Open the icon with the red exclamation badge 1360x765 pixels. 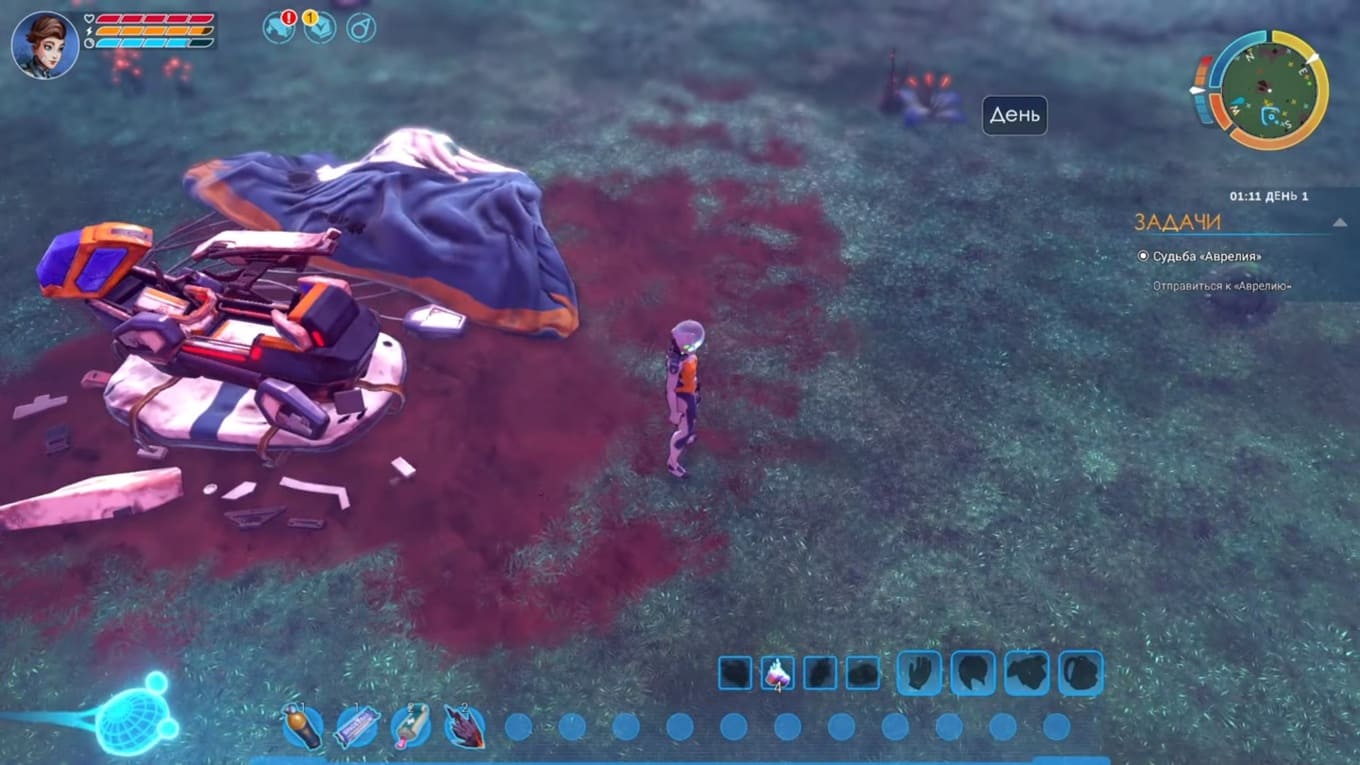click(279, 26)
